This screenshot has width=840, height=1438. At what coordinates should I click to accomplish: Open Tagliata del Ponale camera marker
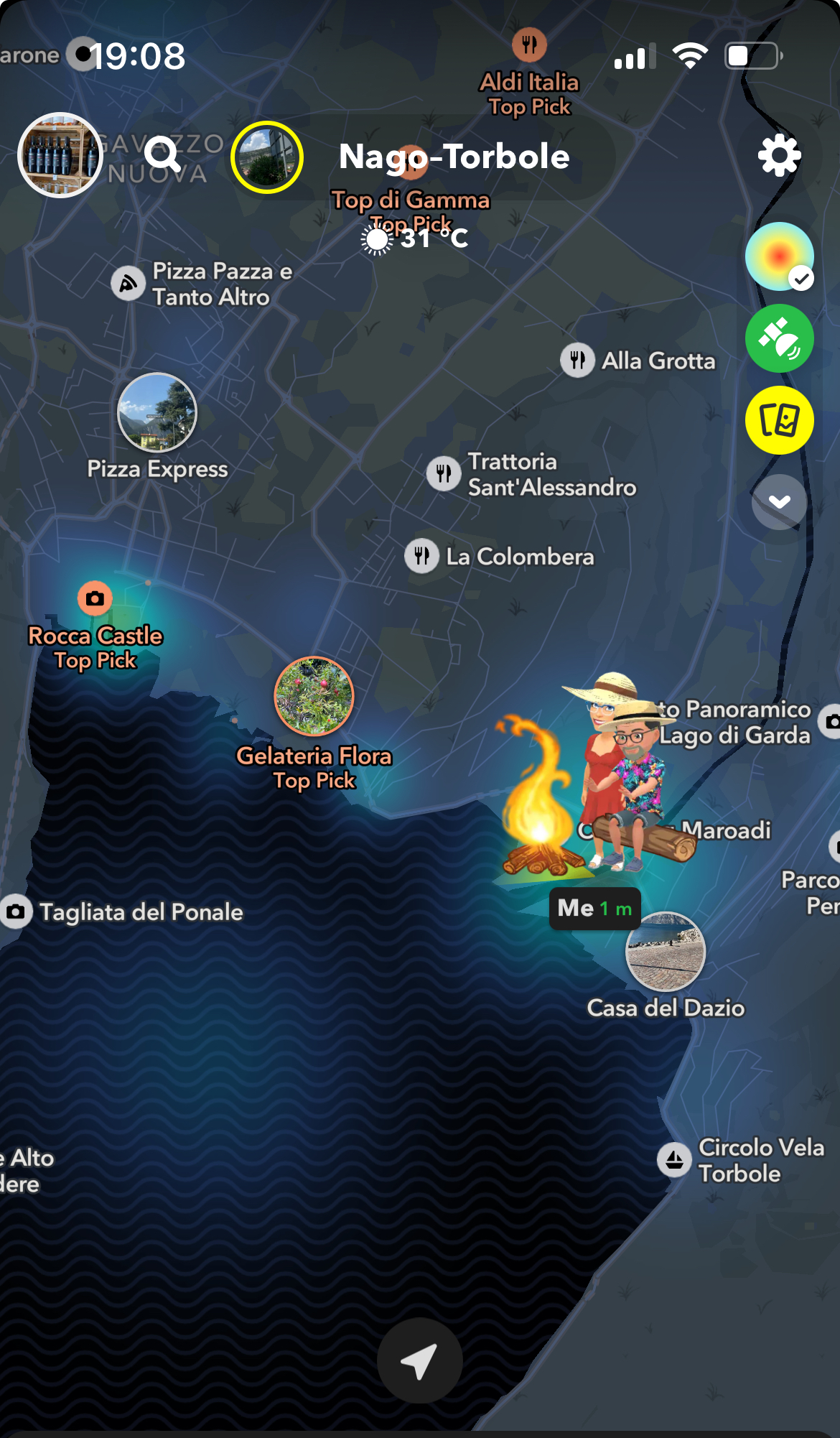[x=16, y=912]
